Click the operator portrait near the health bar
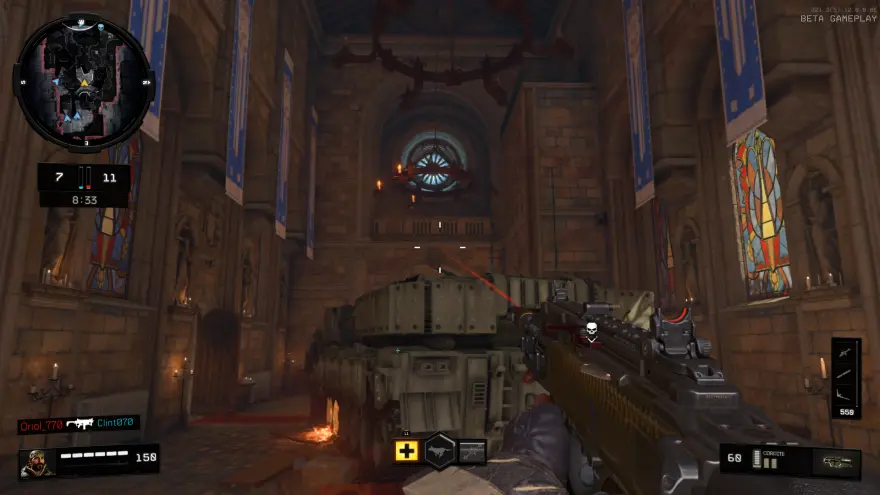 [x=36, y=463]
